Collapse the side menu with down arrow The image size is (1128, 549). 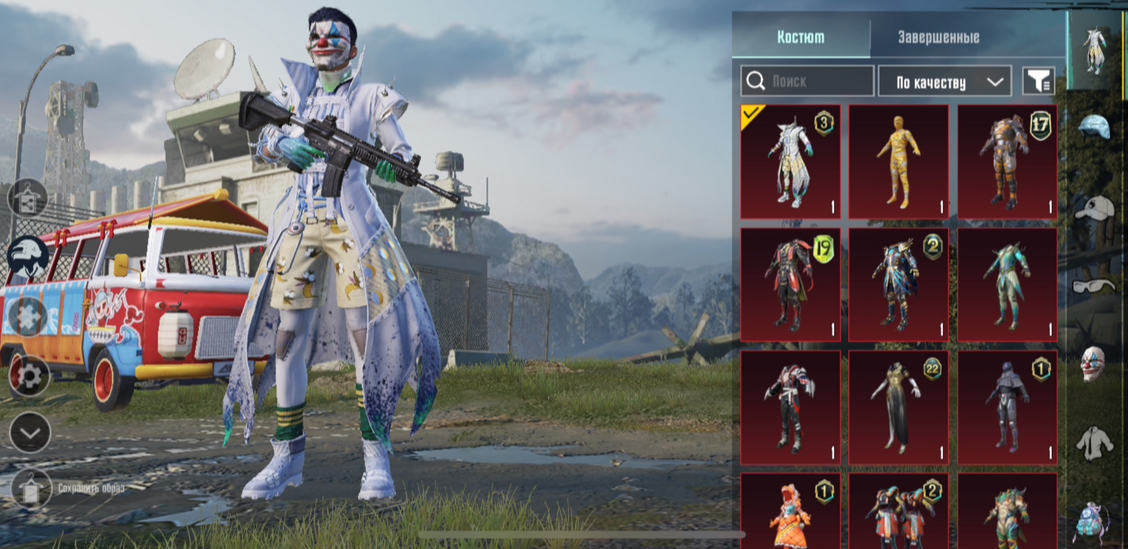pos(29,432)
